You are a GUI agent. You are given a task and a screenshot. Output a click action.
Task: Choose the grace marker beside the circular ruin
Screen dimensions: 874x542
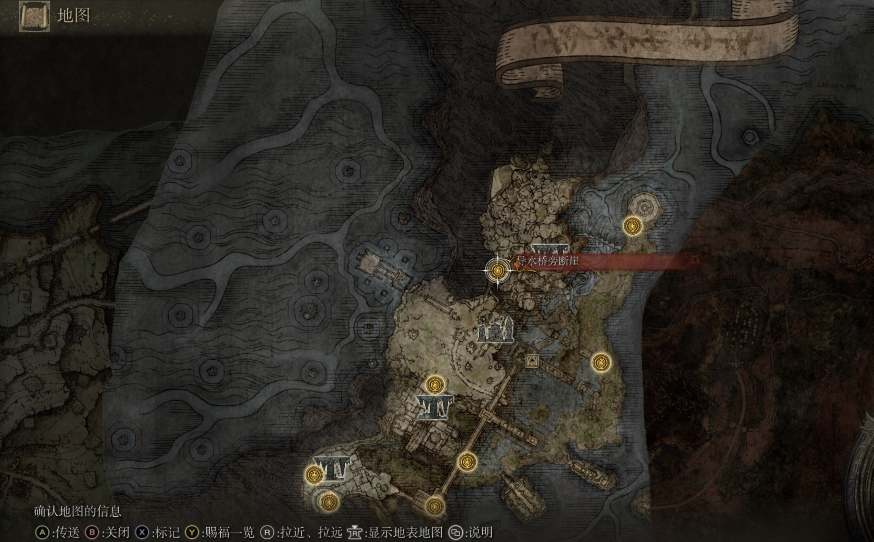click(x=632, y=227)
